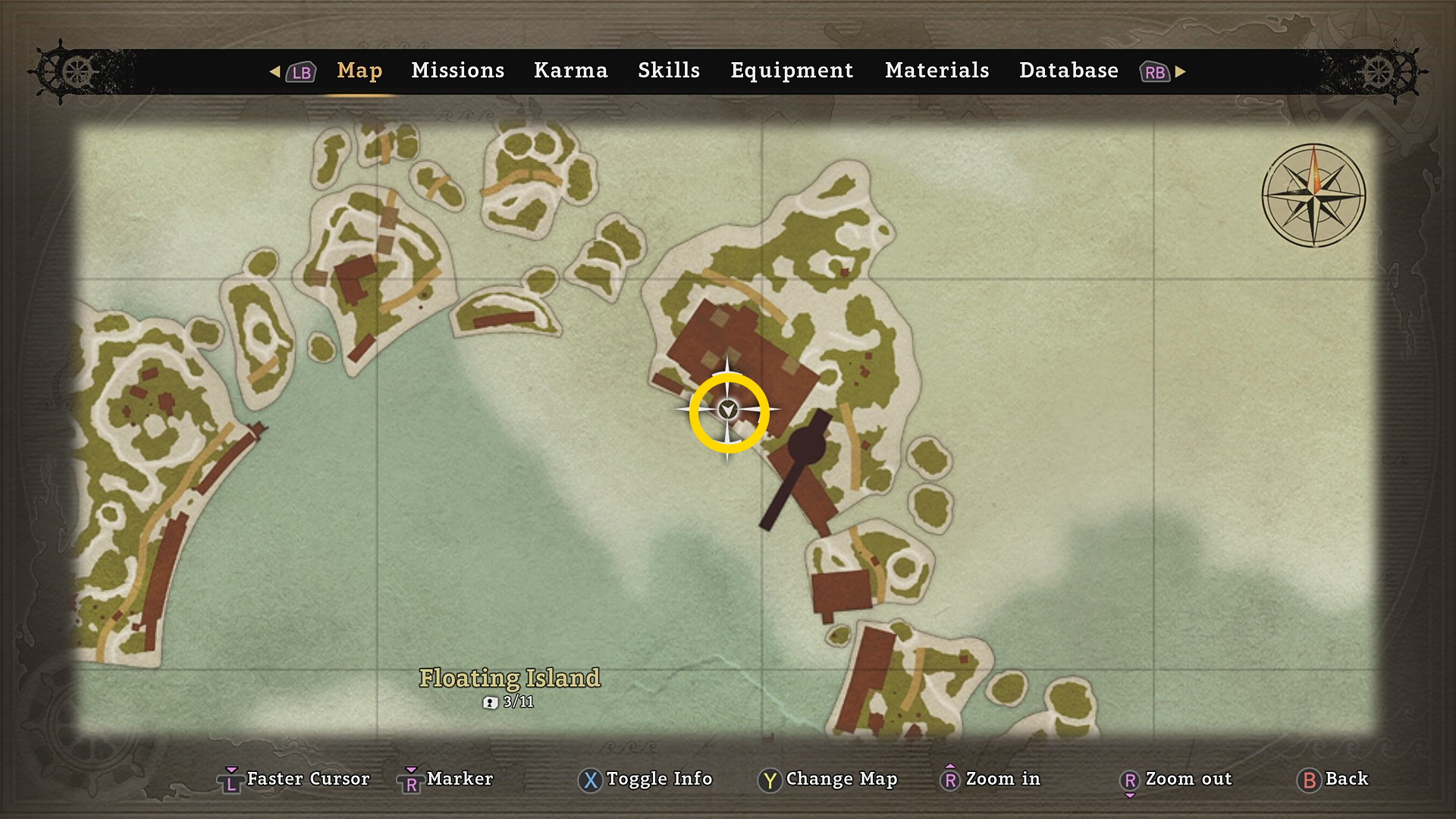1456x819 pixels.
Task: Click the compass rose on the map
Action: pyautogui.click(x=1313, y=196)
